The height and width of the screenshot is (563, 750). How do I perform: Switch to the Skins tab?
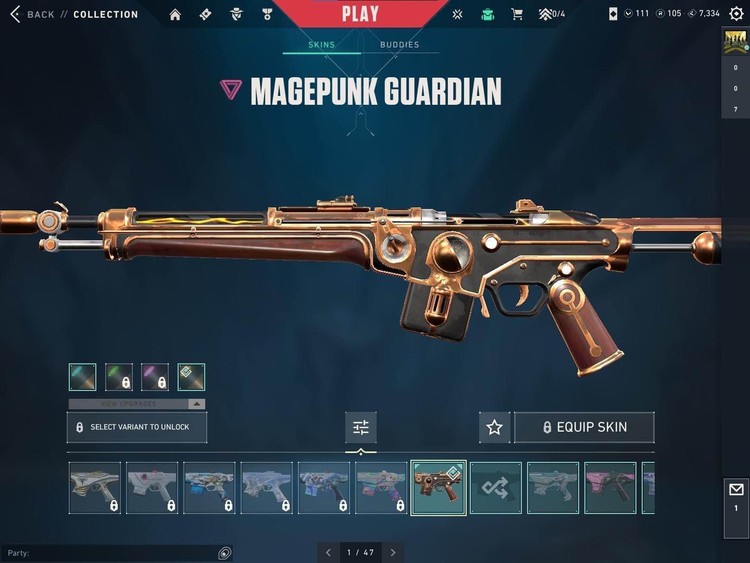pos(322,45)
